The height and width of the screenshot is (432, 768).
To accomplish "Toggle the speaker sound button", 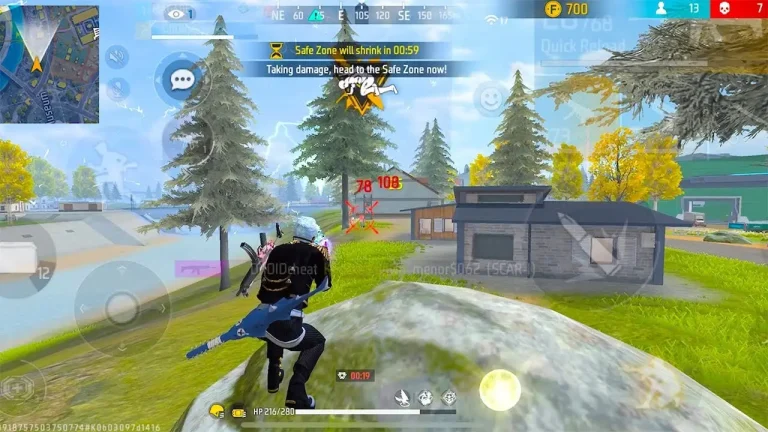I will tap(117, 56).
